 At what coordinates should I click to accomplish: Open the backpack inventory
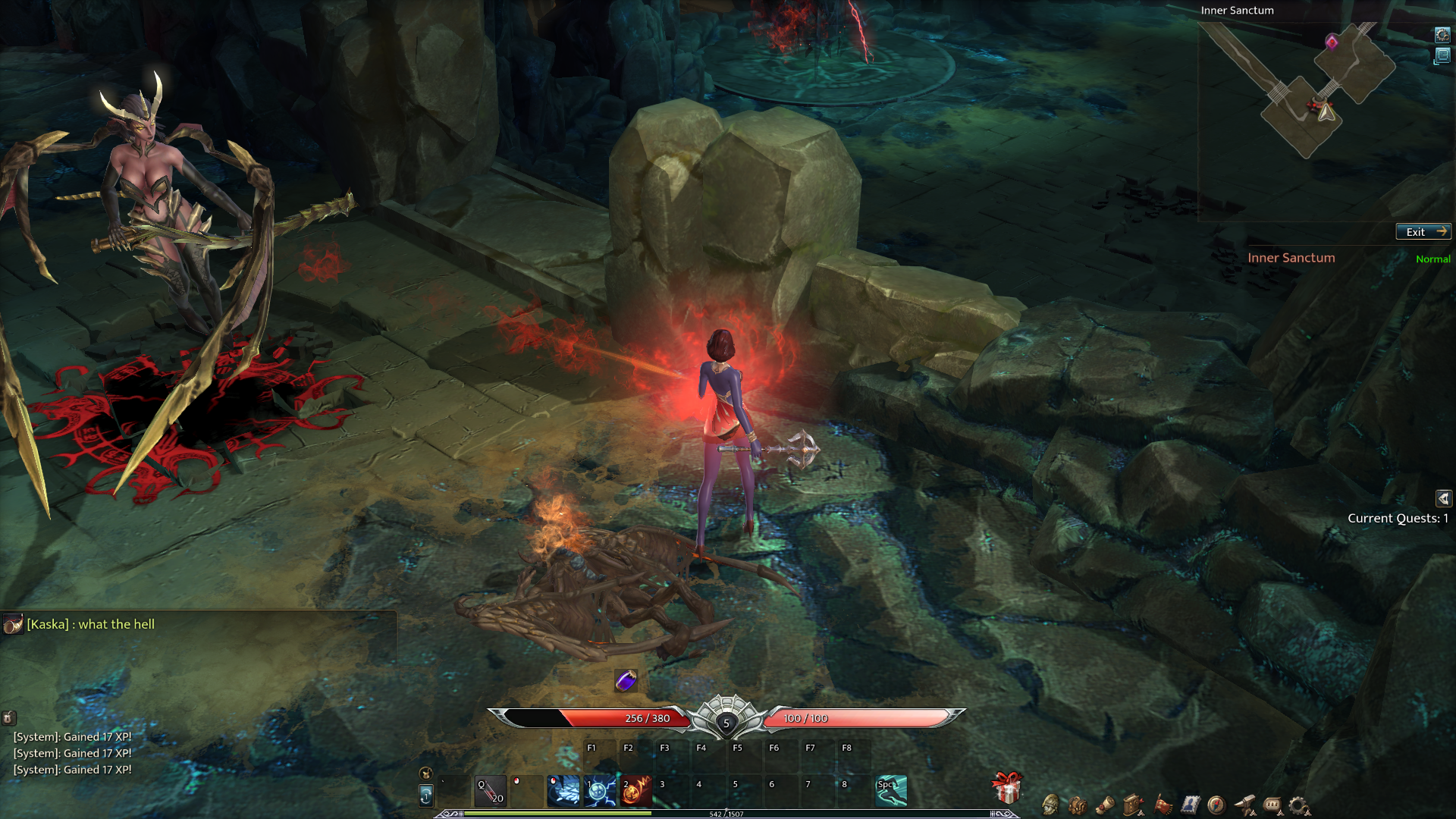click(x=1078, y=805)
